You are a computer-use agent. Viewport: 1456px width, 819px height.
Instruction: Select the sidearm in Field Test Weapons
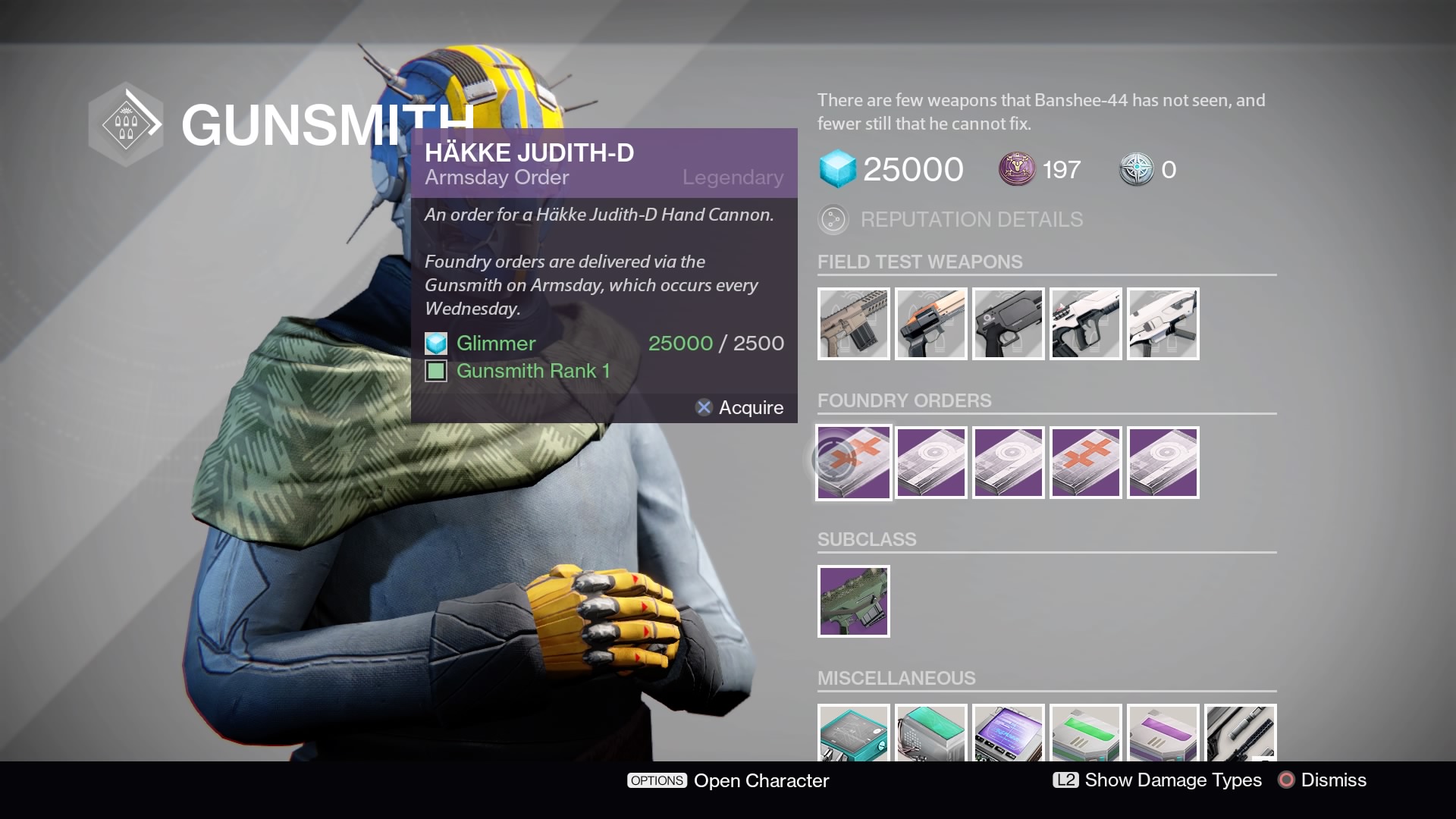[x=1008, y=323]
